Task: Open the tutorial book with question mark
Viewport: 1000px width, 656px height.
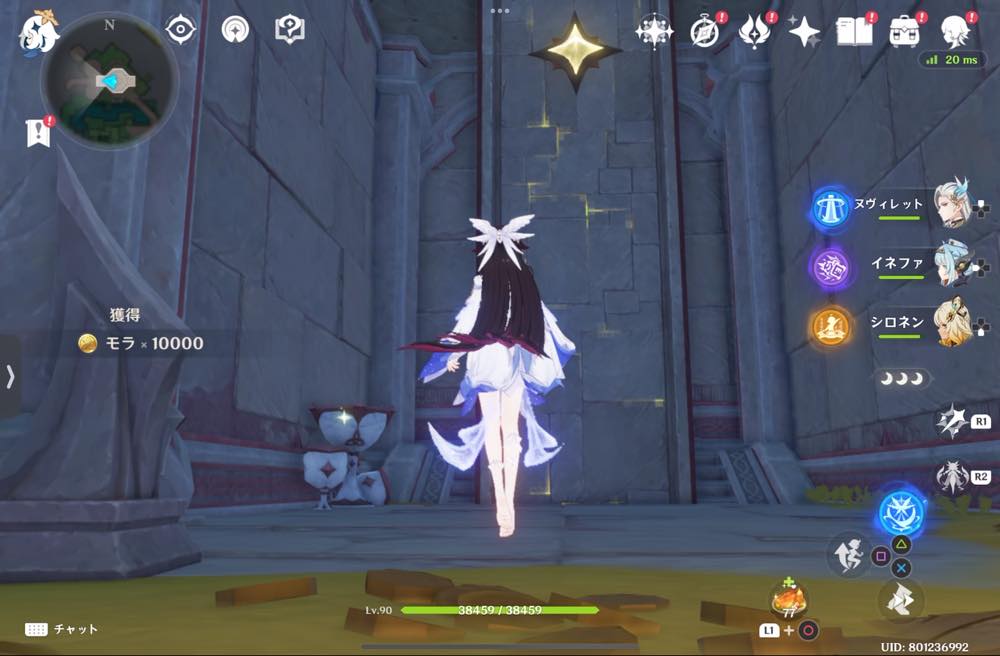Action: (289, 29)
